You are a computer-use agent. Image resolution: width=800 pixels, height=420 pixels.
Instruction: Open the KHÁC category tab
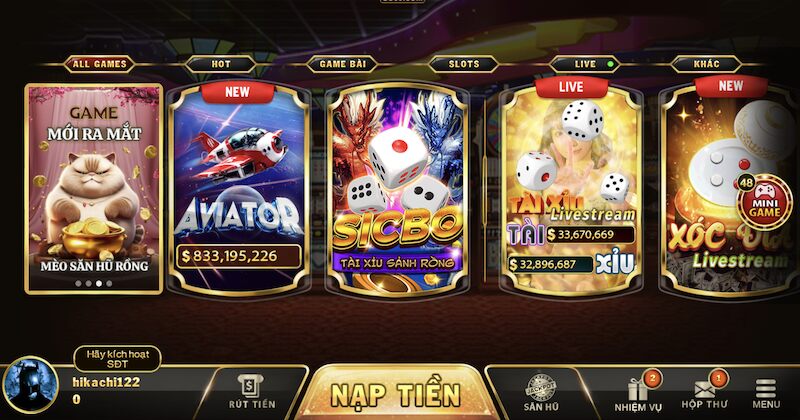coord(707,64)
